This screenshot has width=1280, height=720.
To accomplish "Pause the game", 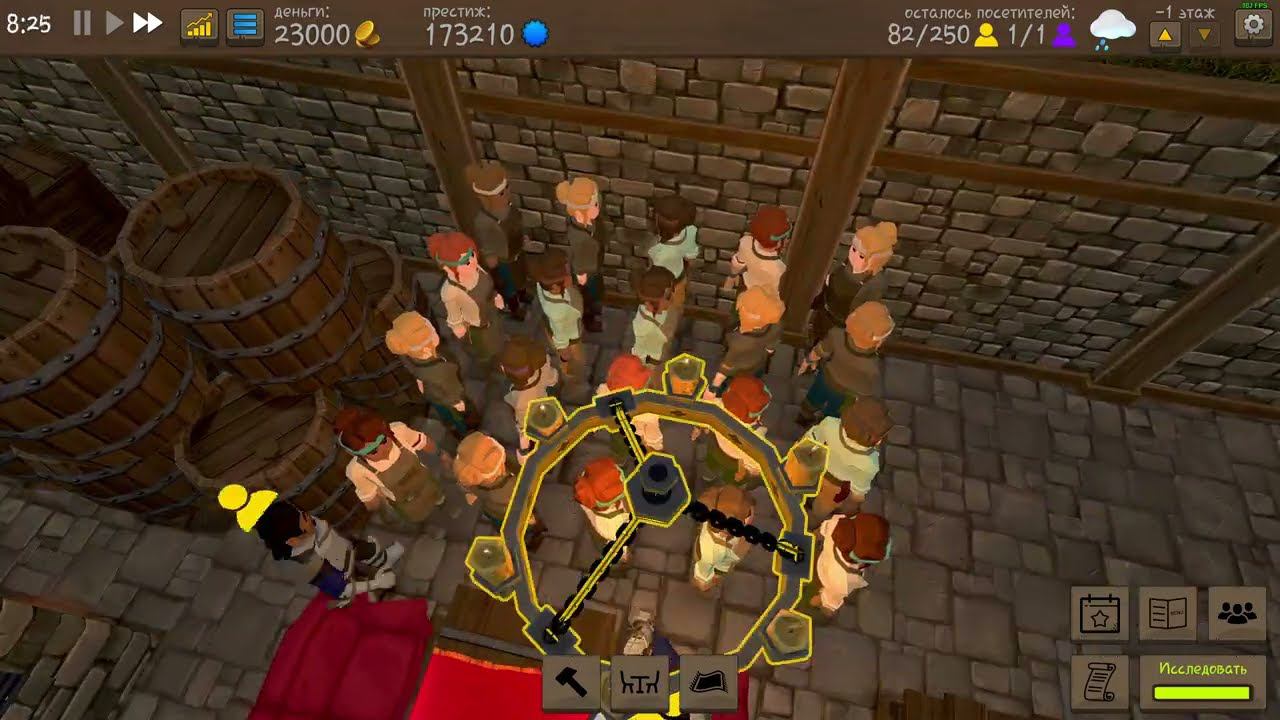I will 83,26.
